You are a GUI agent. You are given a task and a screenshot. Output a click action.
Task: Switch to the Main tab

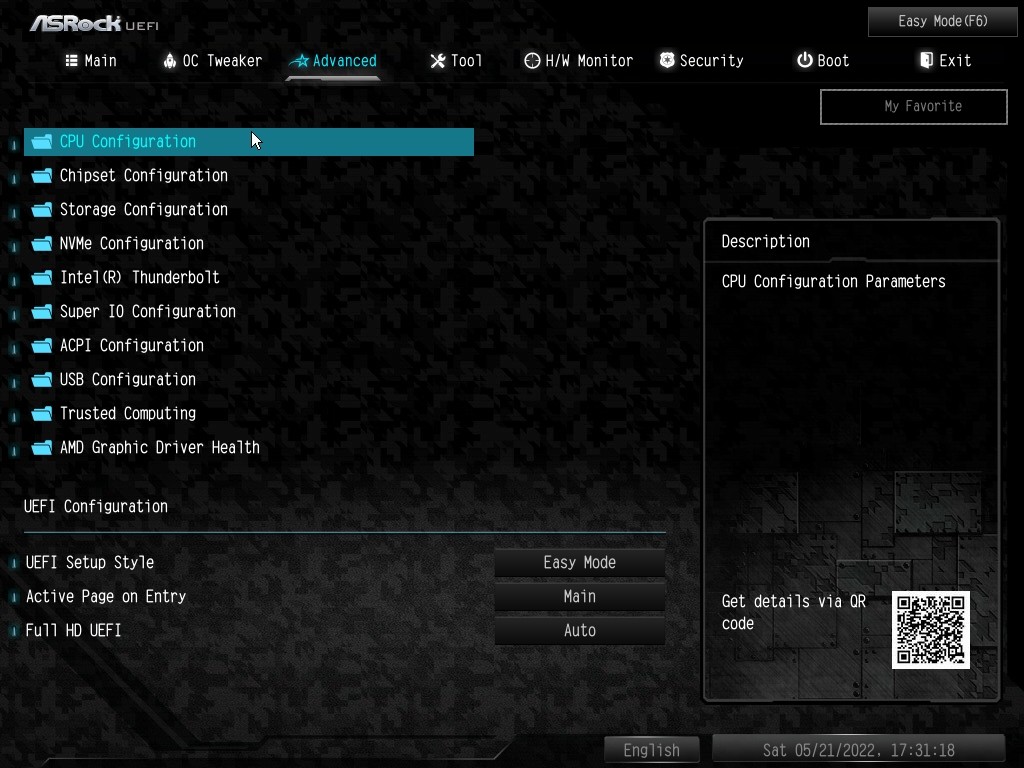pyautogui.click(x=91, y=61)
